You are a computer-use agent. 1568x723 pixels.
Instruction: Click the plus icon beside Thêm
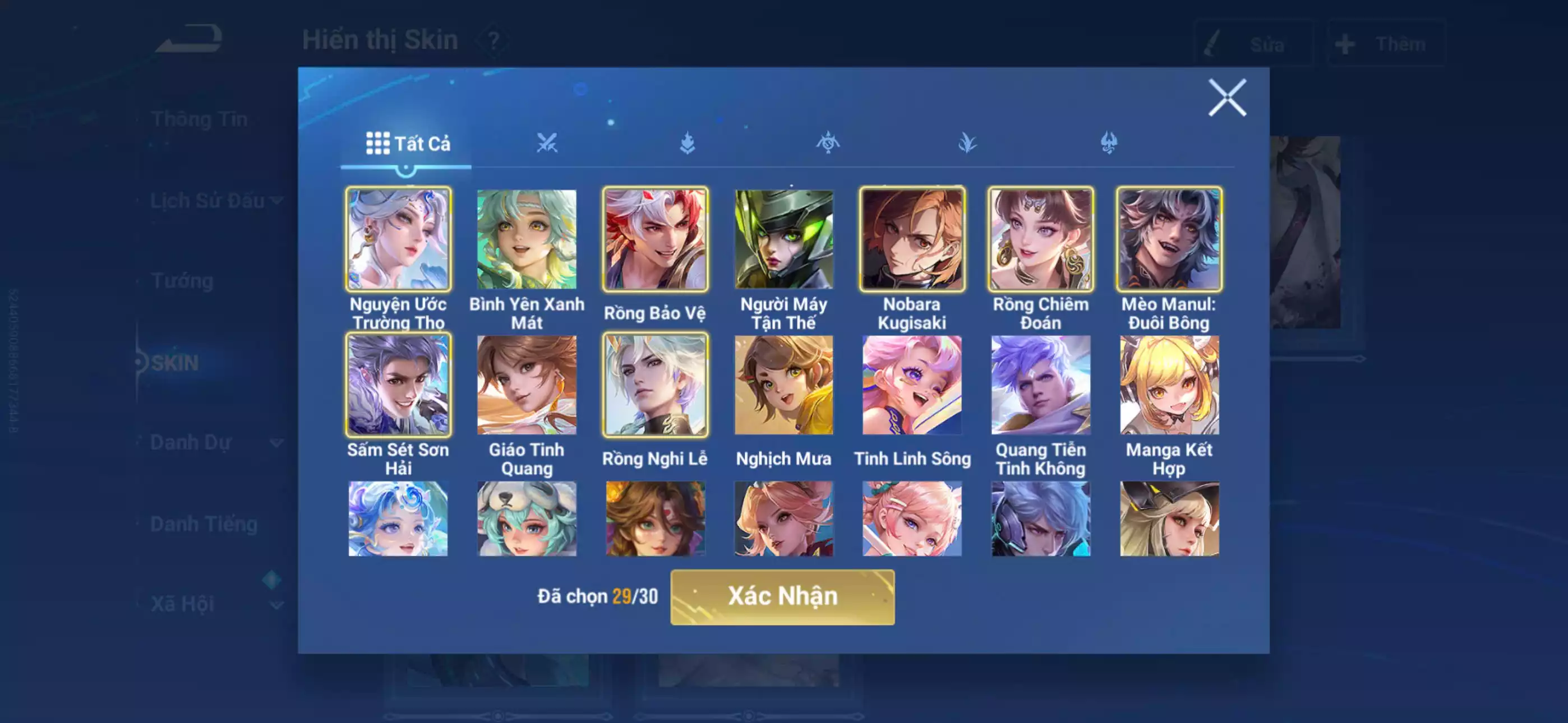1347,44
